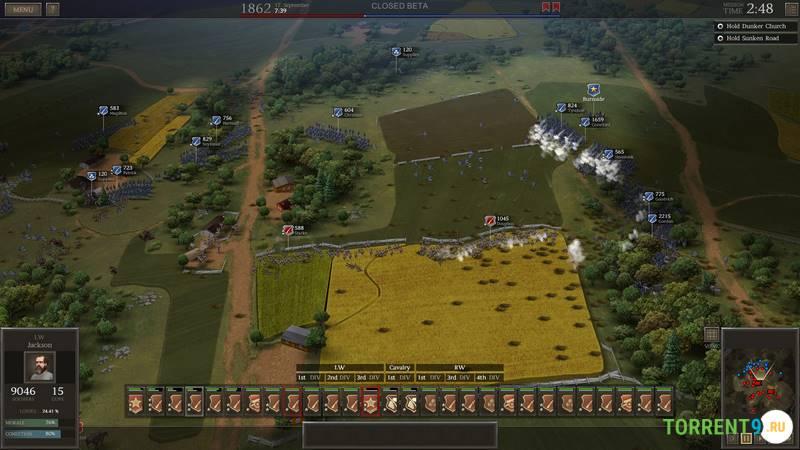Choose the LW corps tab
The width and height of the screenshot is (800, 450).
(340, 368)
